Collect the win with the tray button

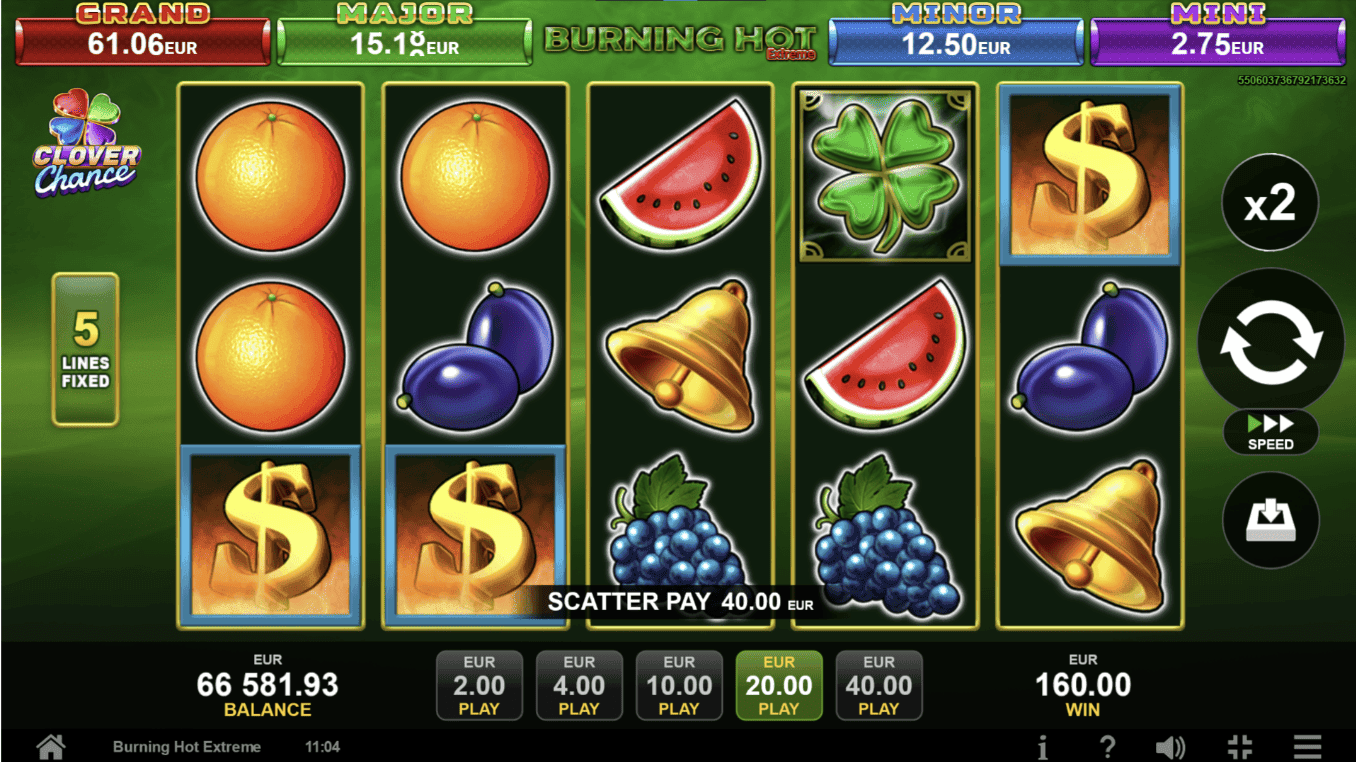(1270, 520)
